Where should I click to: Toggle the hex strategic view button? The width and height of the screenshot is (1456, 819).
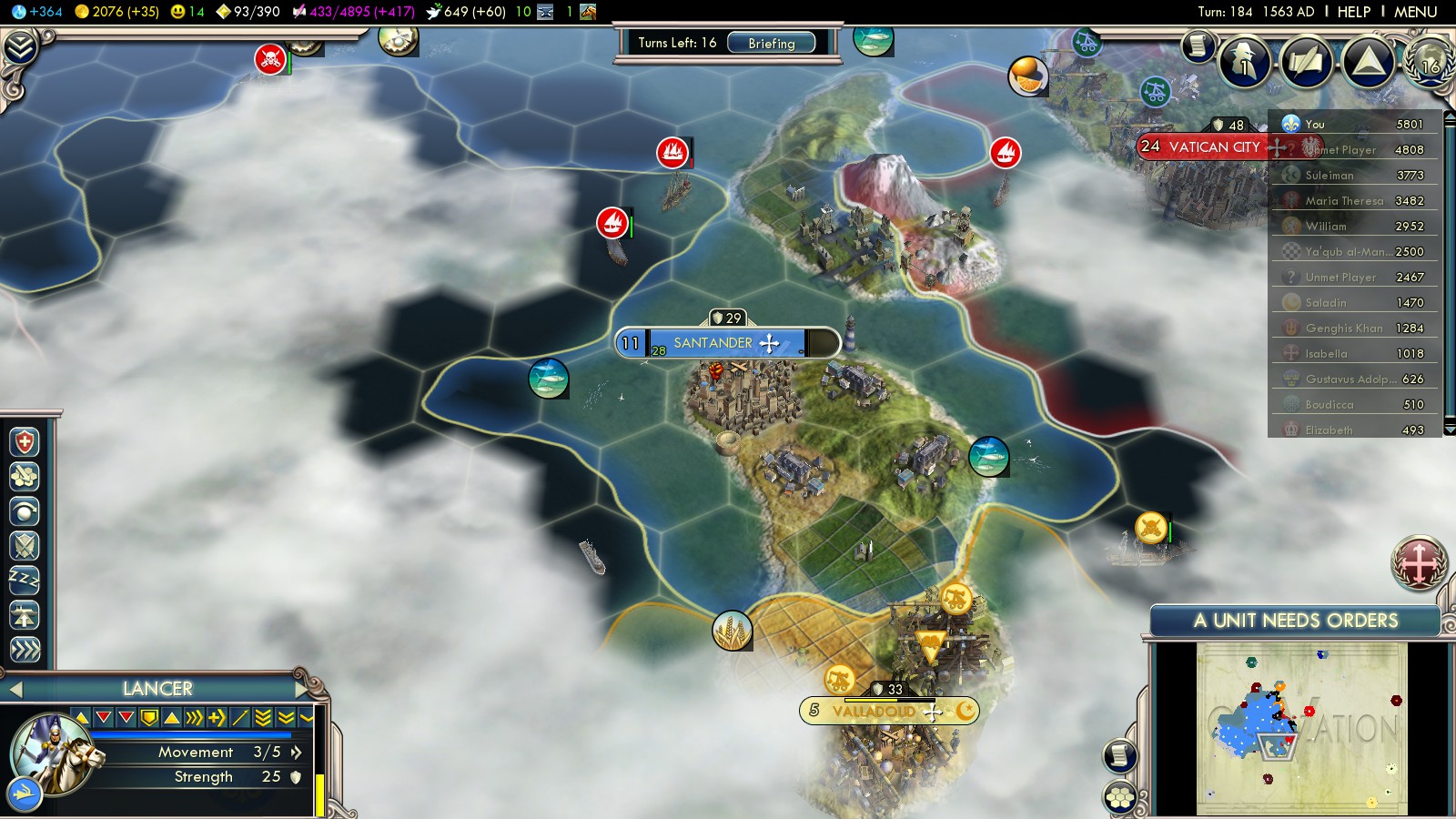tap(1120, 798)
